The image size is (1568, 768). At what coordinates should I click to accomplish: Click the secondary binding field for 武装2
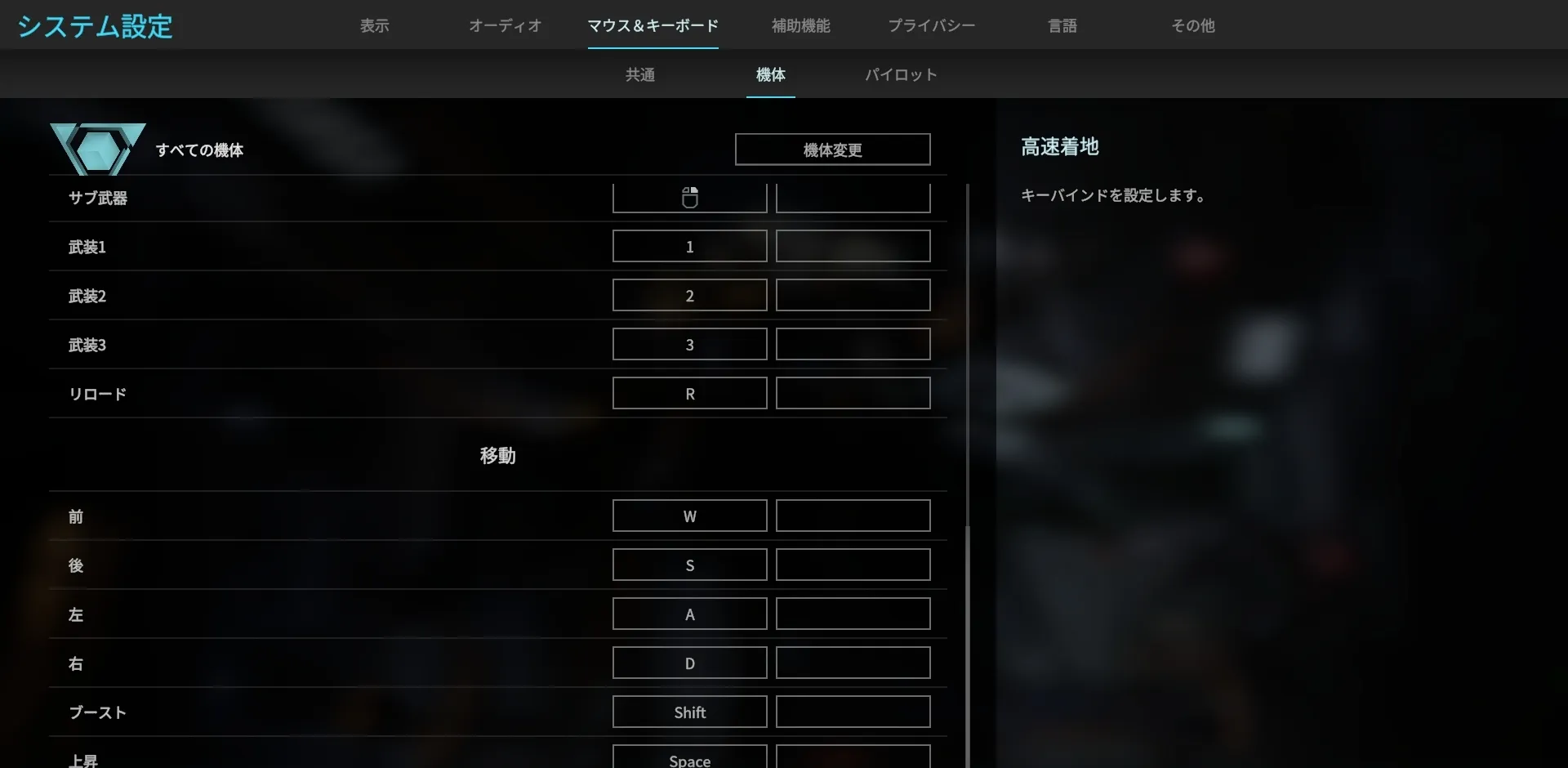pyautogui.click(x=853, y=295)
